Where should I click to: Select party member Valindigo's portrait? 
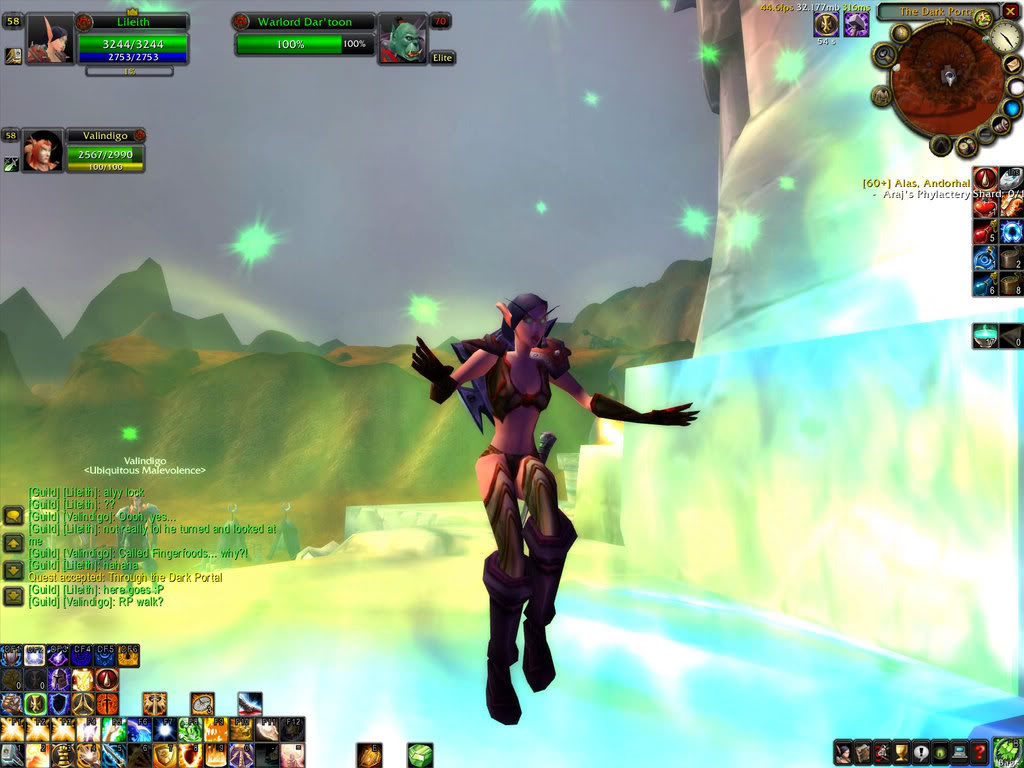(42, 152)
